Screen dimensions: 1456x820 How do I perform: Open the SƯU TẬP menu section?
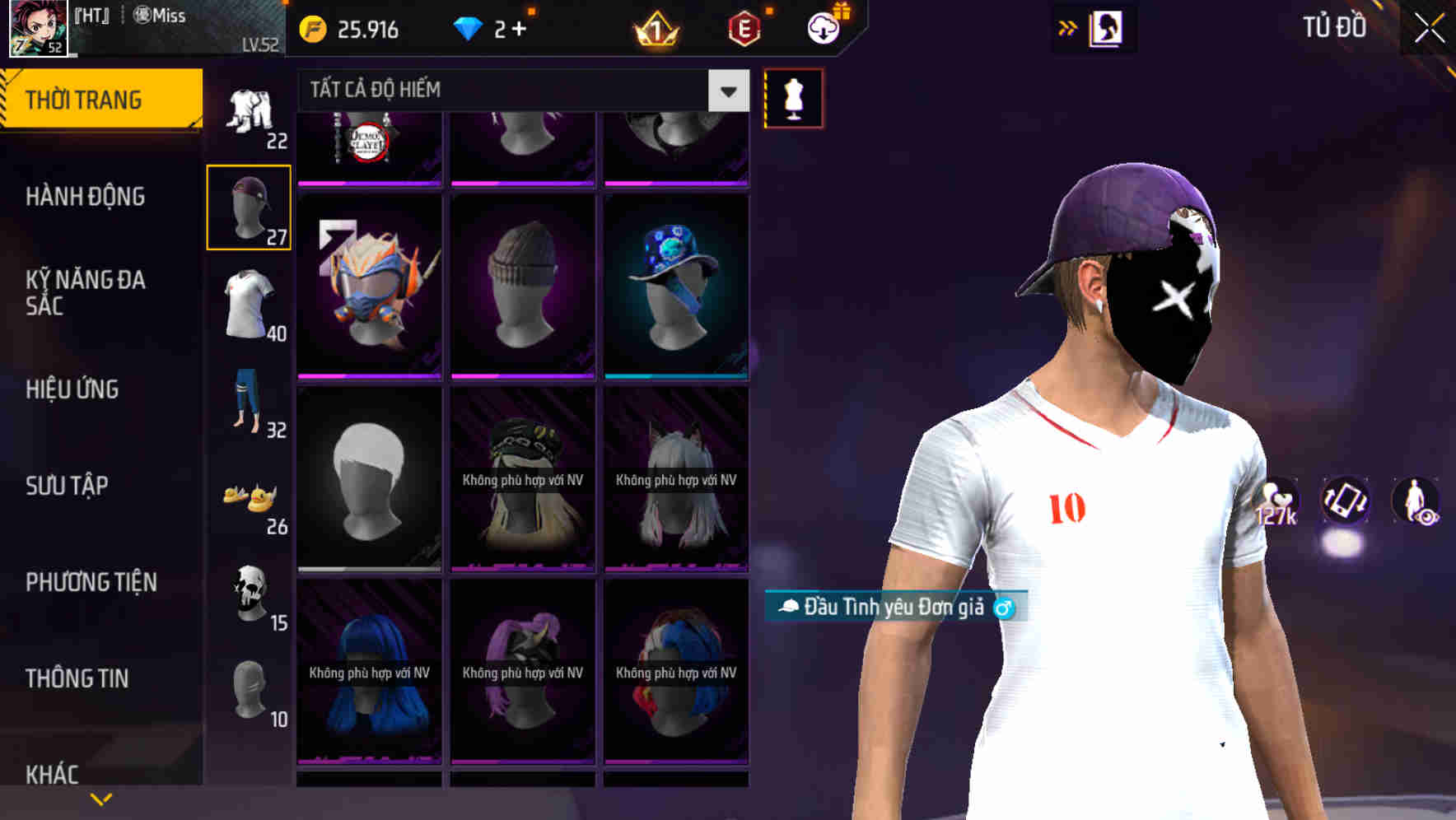[68, 486]
